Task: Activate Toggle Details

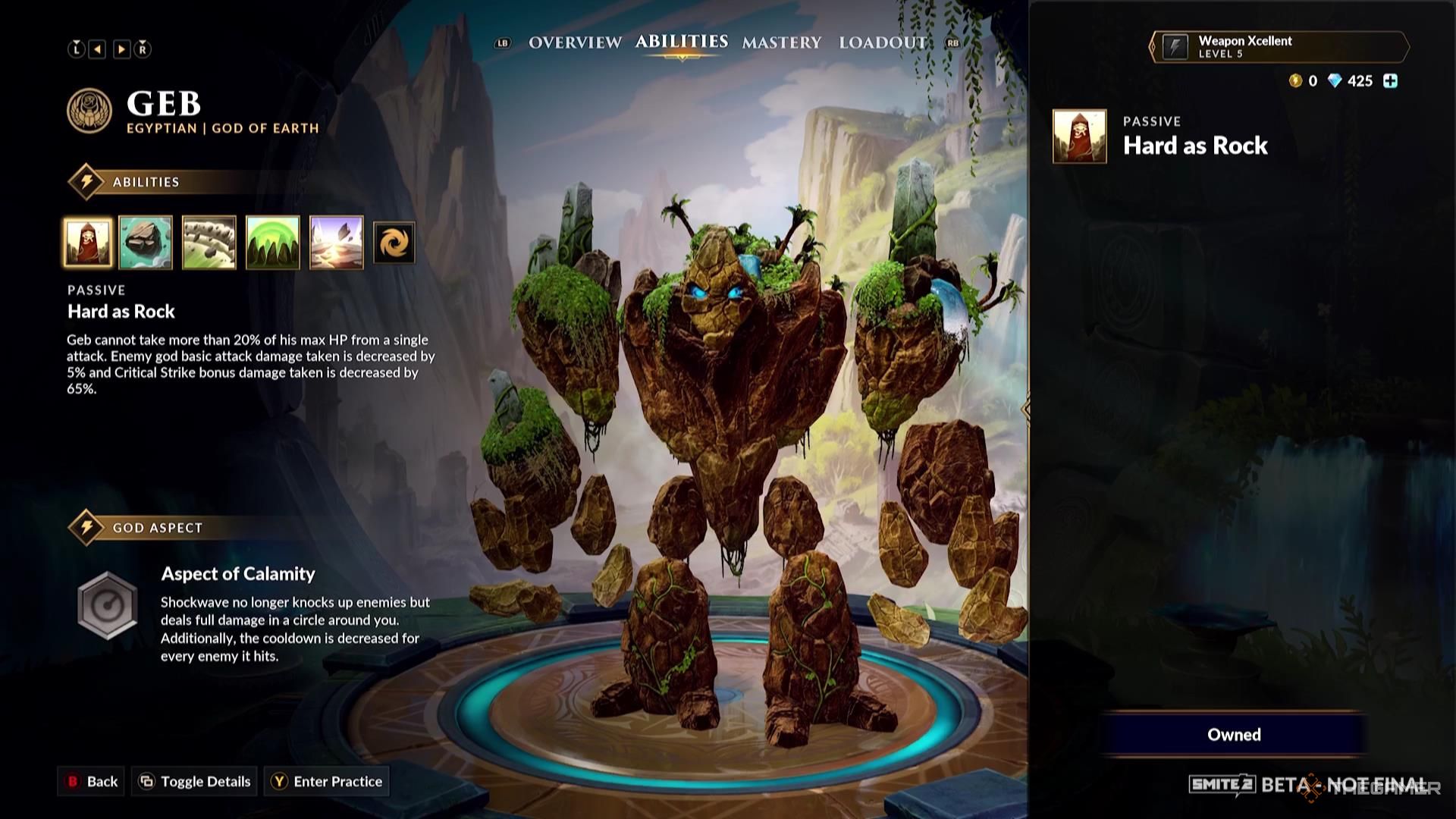Action: coord(193,781)
